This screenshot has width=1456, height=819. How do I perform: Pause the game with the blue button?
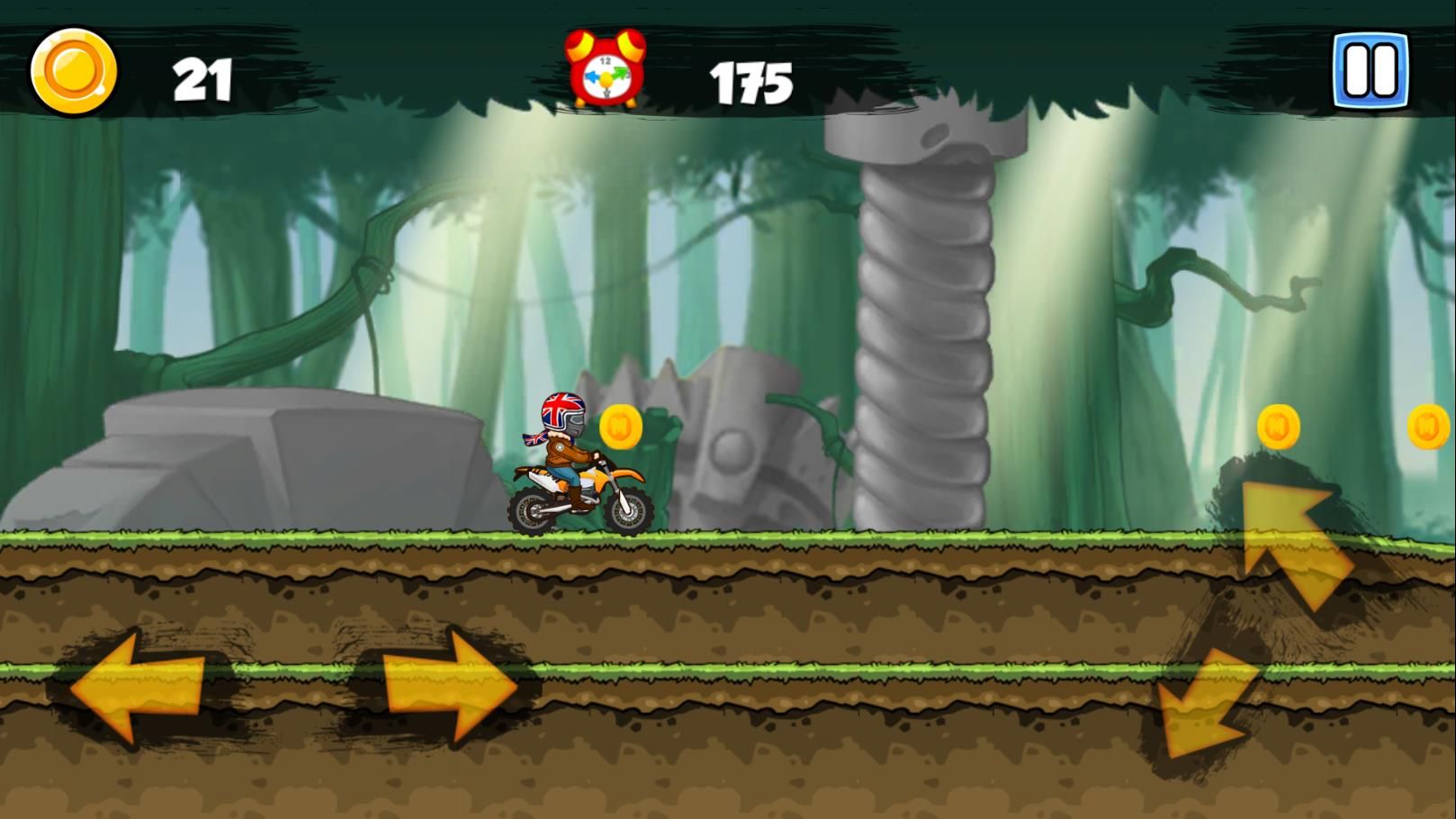tap(1371, 70)
